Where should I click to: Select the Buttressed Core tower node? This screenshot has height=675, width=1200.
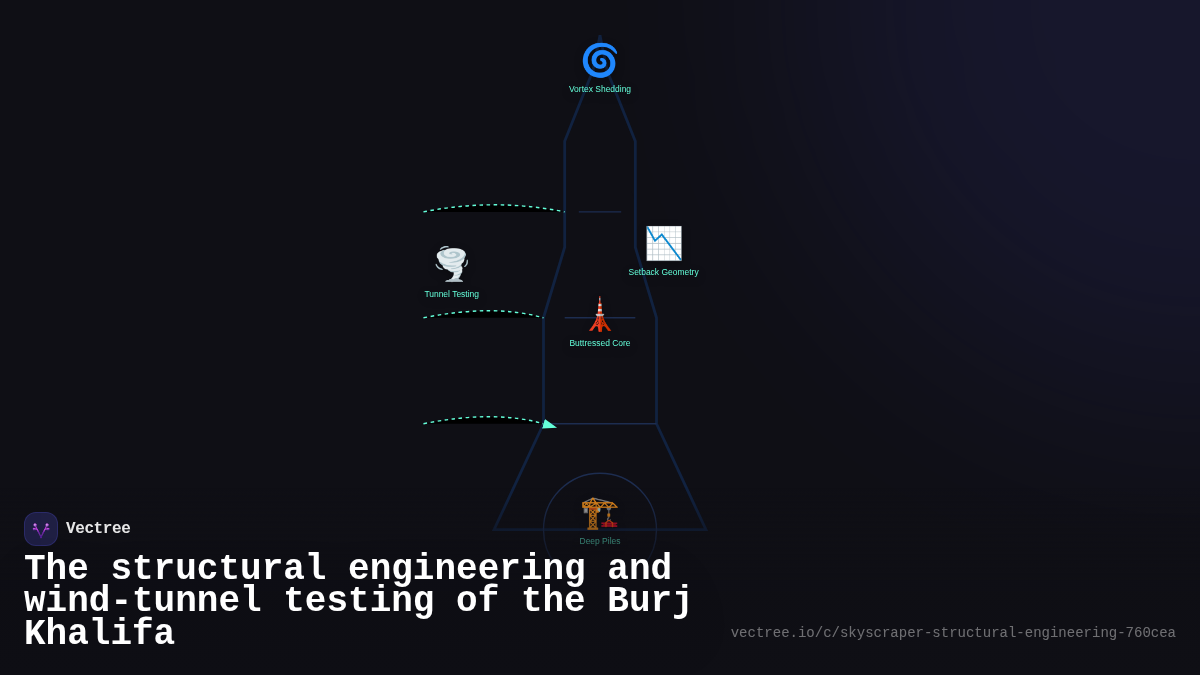(x=600, y=316)
